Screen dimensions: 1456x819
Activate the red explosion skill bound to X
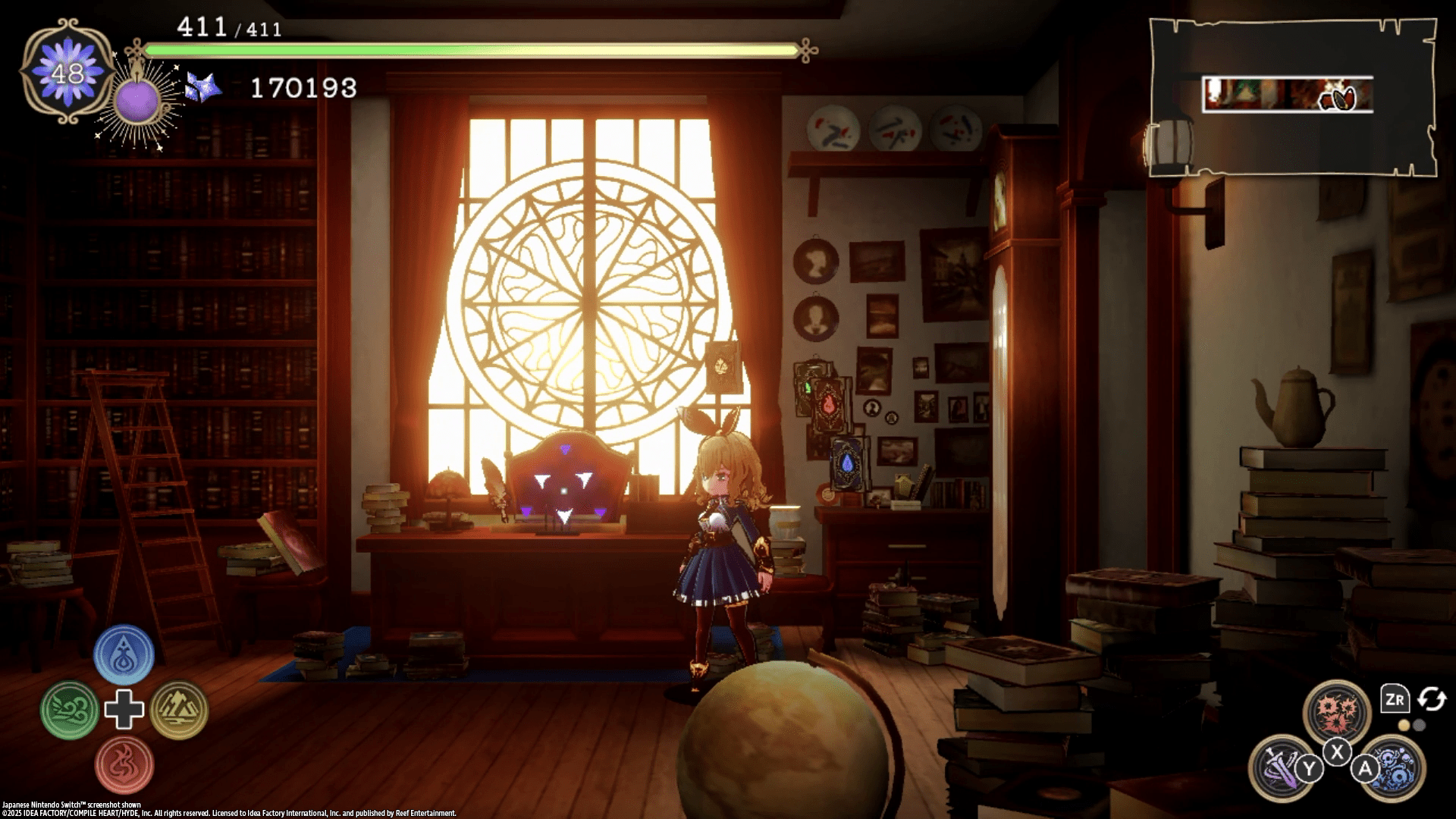pos(1337,708)
